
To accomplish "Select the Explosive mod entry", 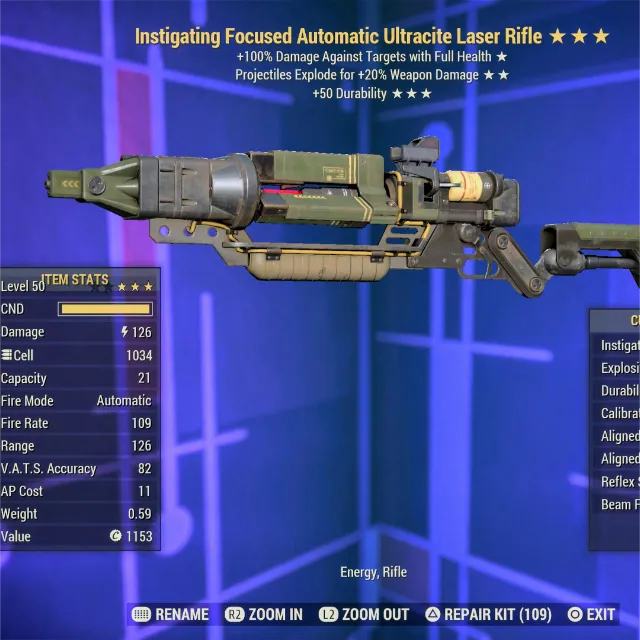I will coord(619,368).
